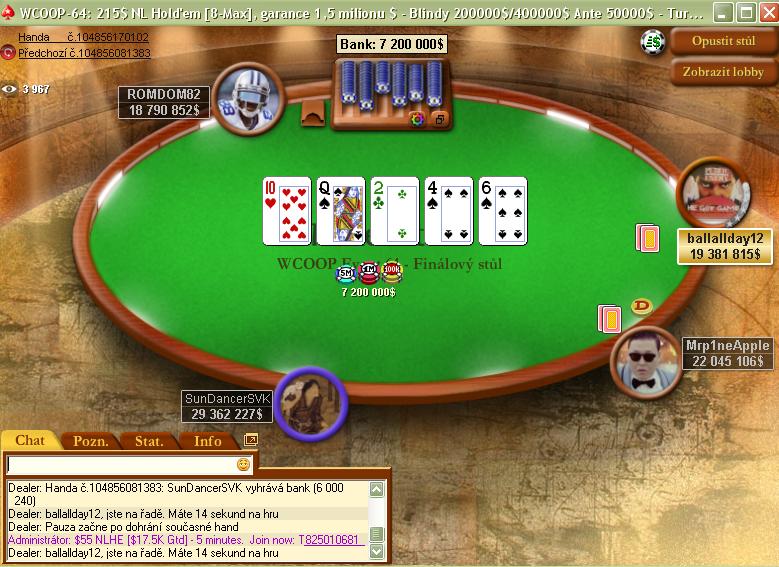This screenshot has height=567, width=779.
Task: Follow the T825010681 tournament link
Action: pyautogui.click(x=329, y=540)
